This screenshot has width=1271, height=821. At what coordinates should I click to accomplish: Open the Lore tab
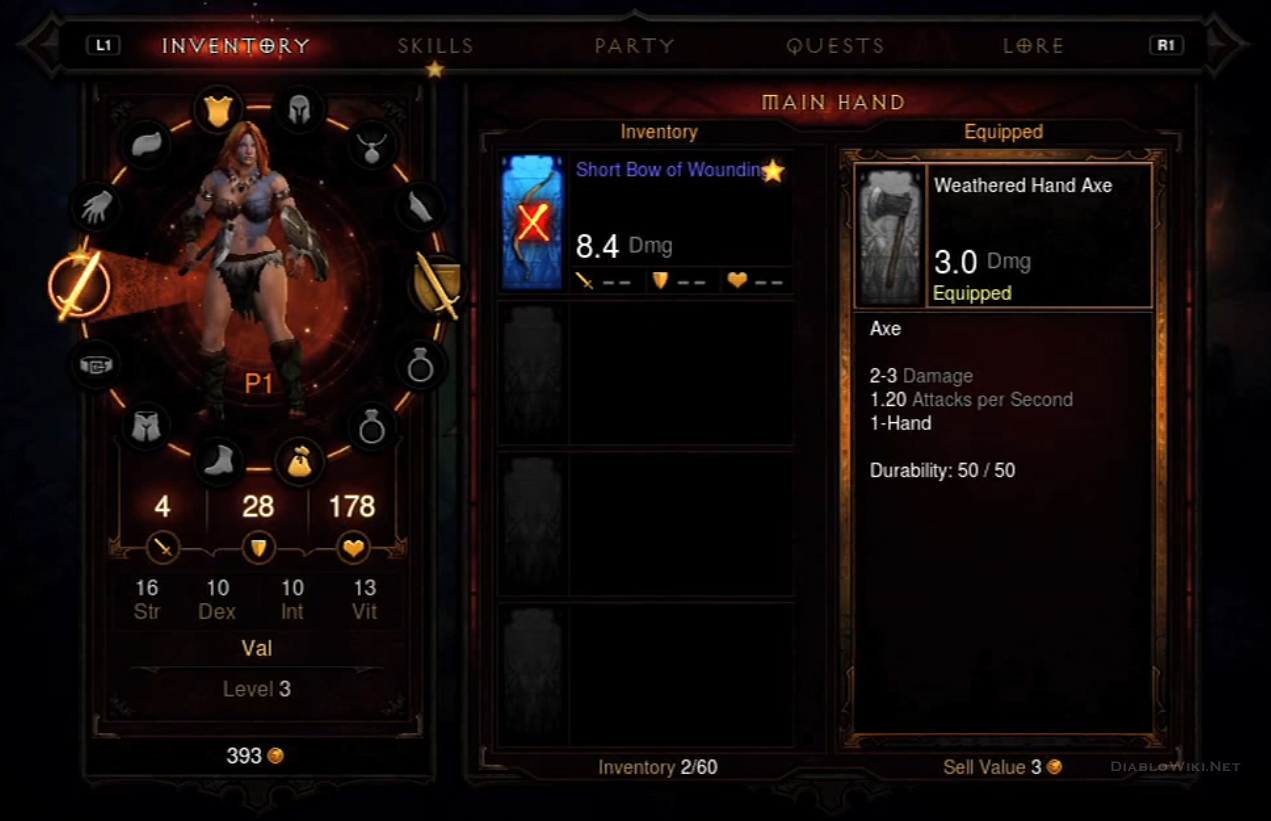[x=1033, y=46]
